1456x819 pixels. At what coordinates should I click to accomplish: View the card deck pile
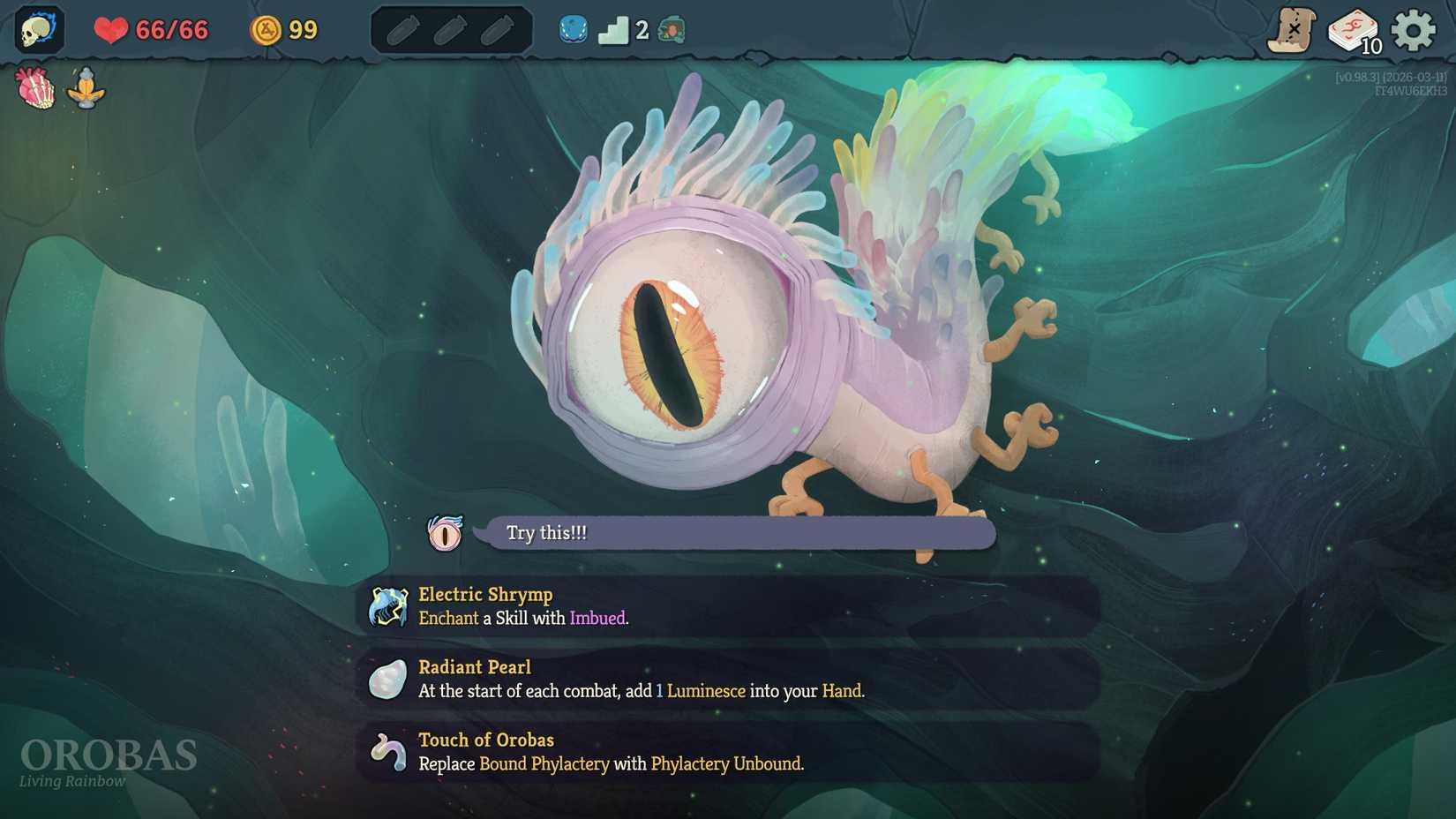tap(1353, 32)
